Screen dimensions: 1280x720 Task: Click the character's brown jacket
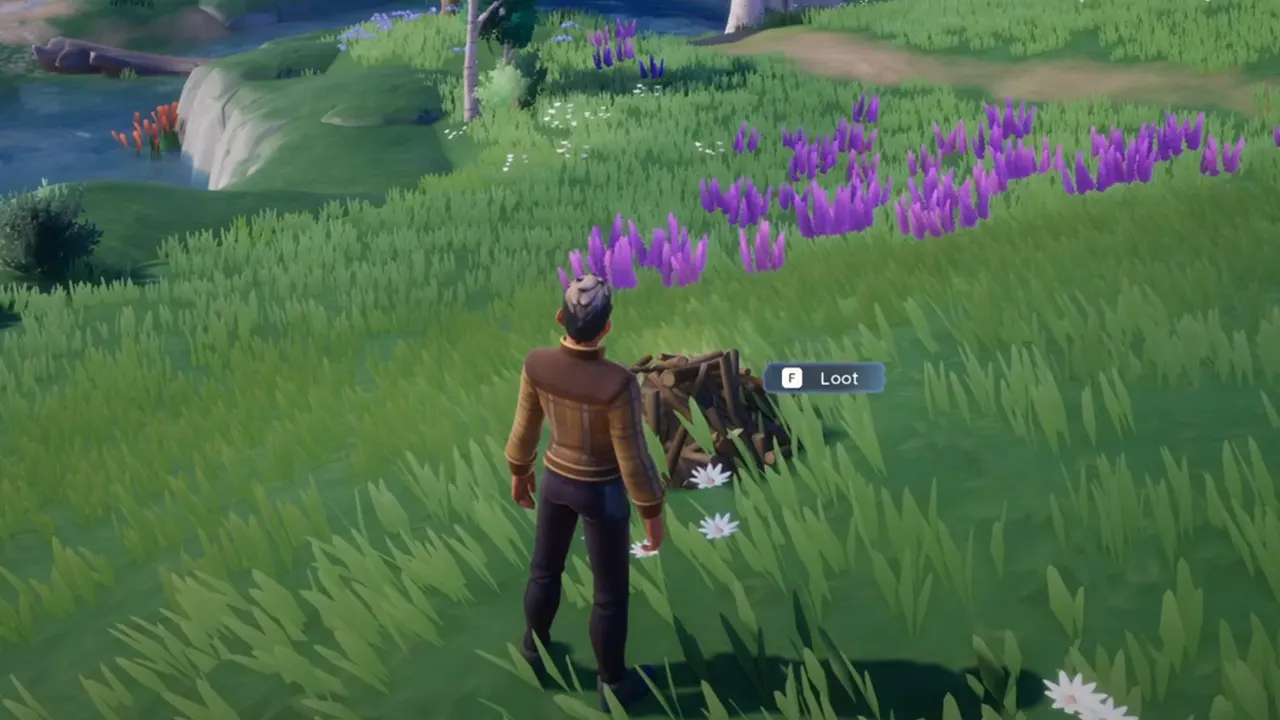(575, 410)
